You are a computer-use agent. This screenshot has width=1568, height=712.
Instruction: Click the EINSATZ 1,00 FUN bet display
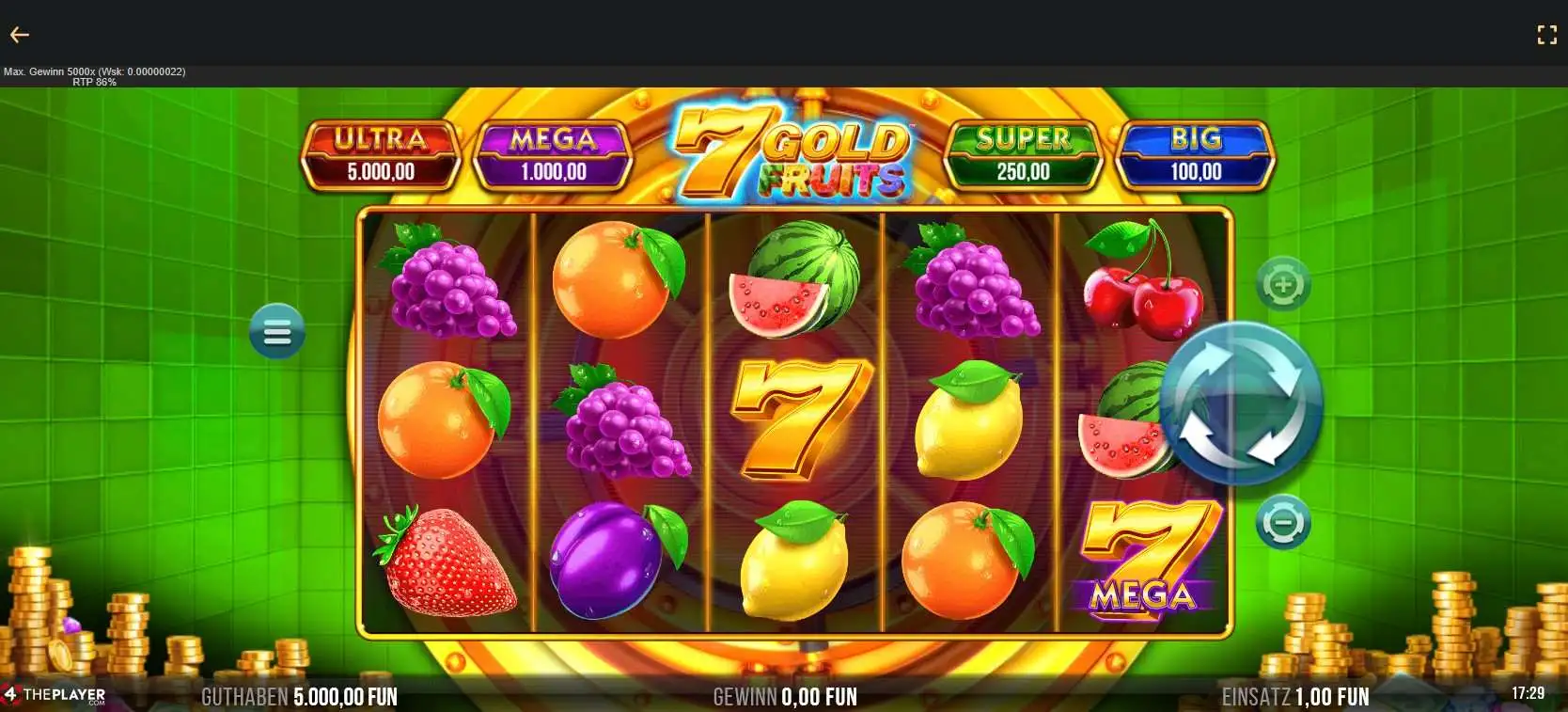coord(1294,697)
